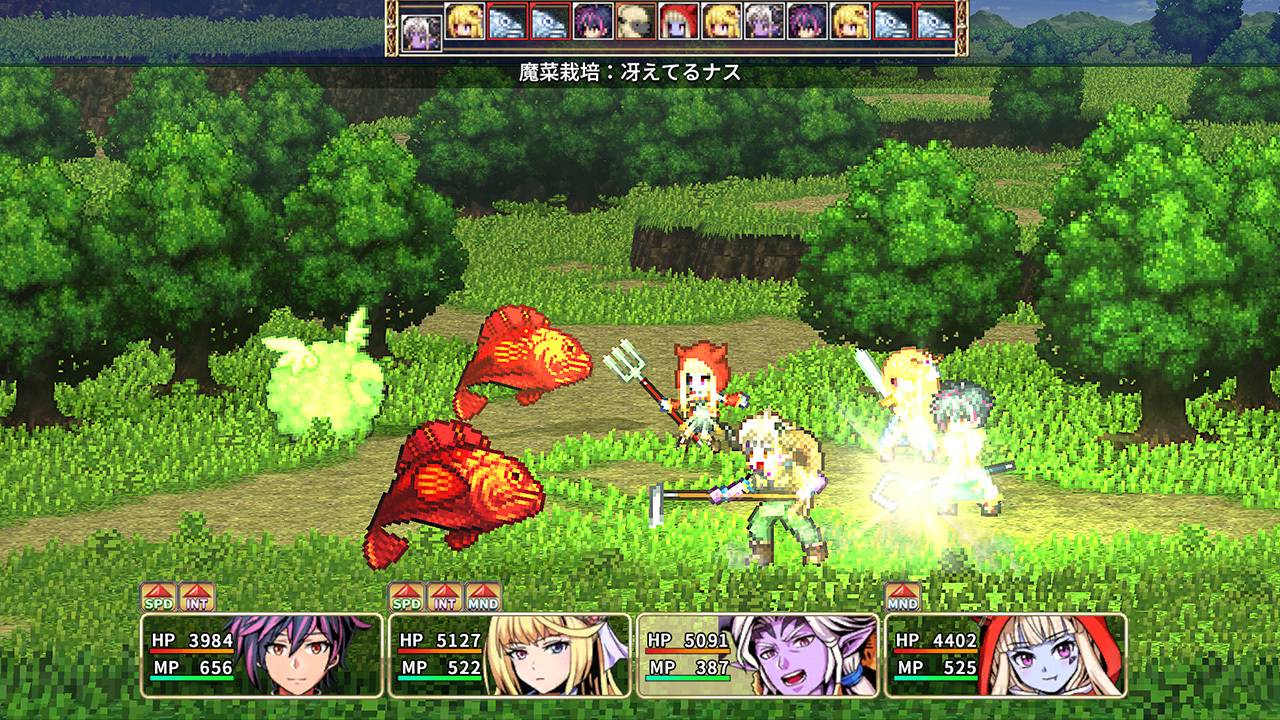View the INT buff above the dark-haired hero
Screen dimensions: 1280x720
click(197, 598)
